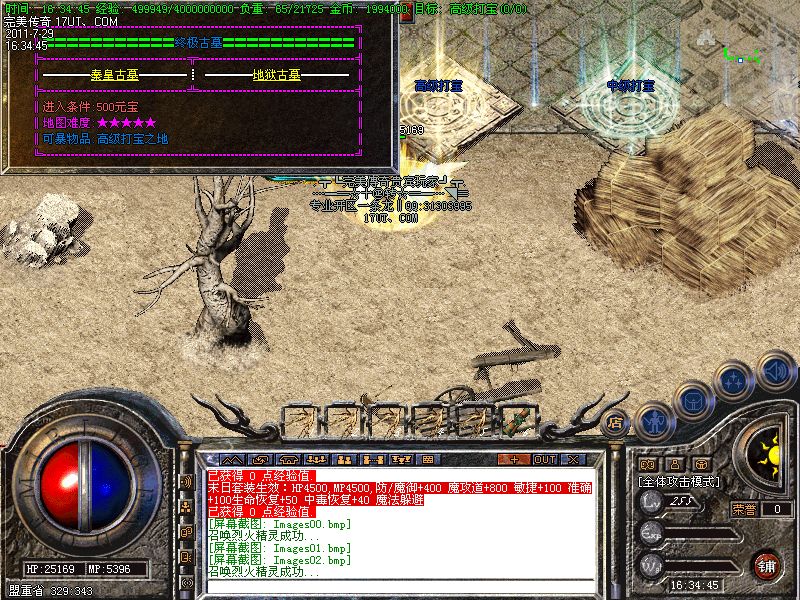
Task: Close the chat panel with X
Action: click(573, 460)
